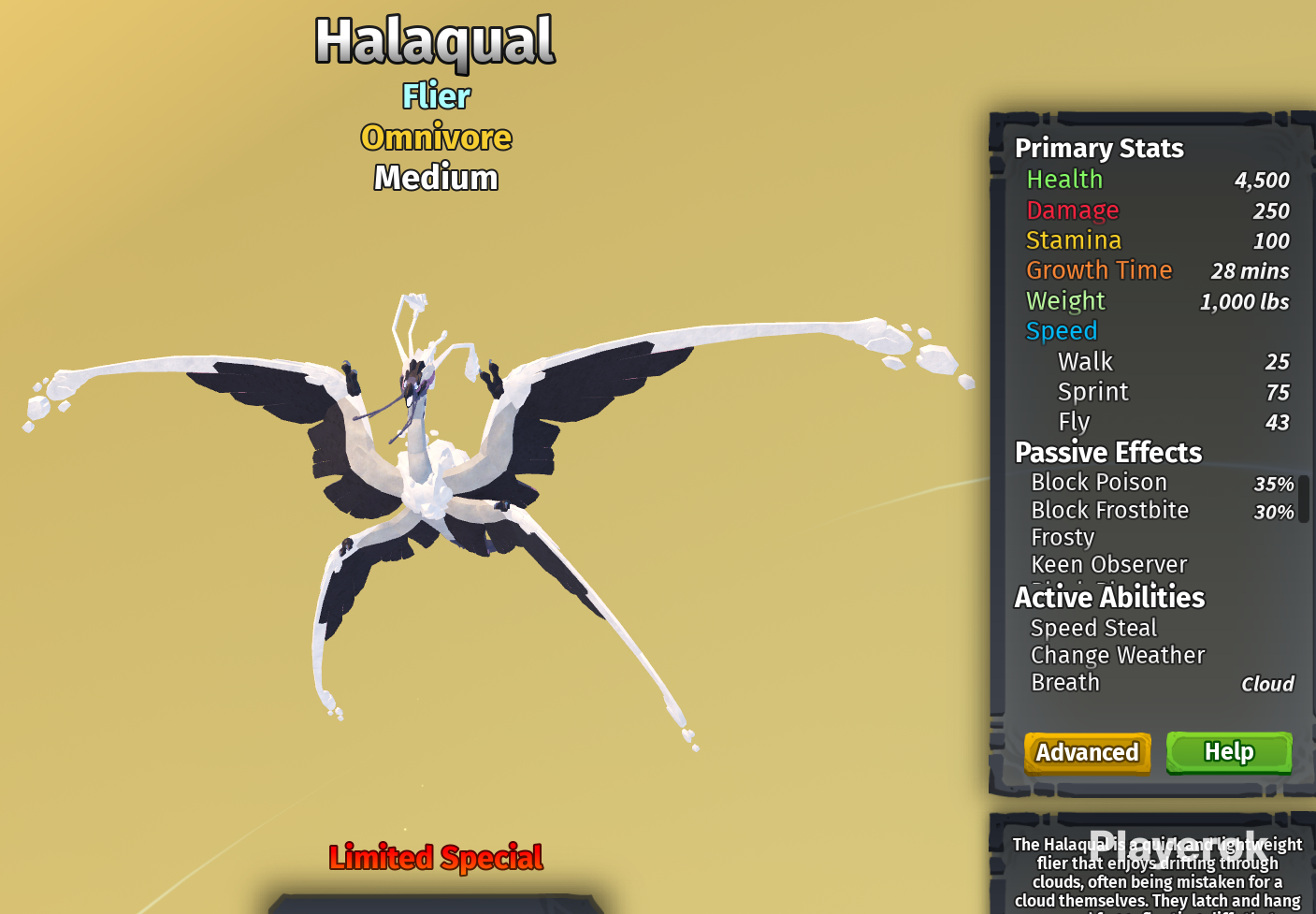The width and height of the screenshot is (1316, 914).
Task: Select the Change Weather ability
Action: pyautogui.click(x=1117, y=655)
